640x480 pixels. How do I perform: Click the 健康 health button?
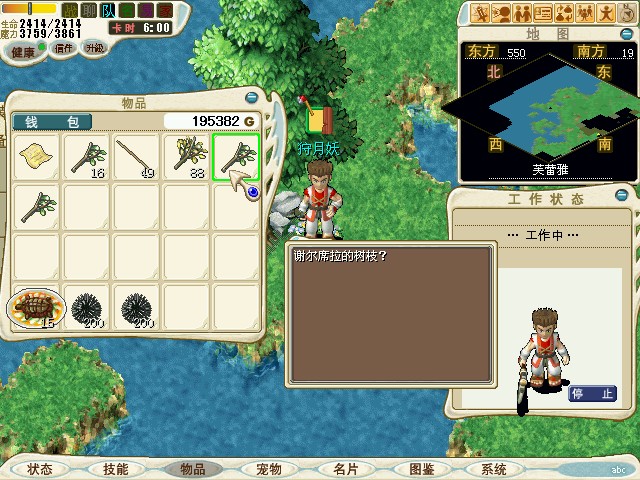22,48
